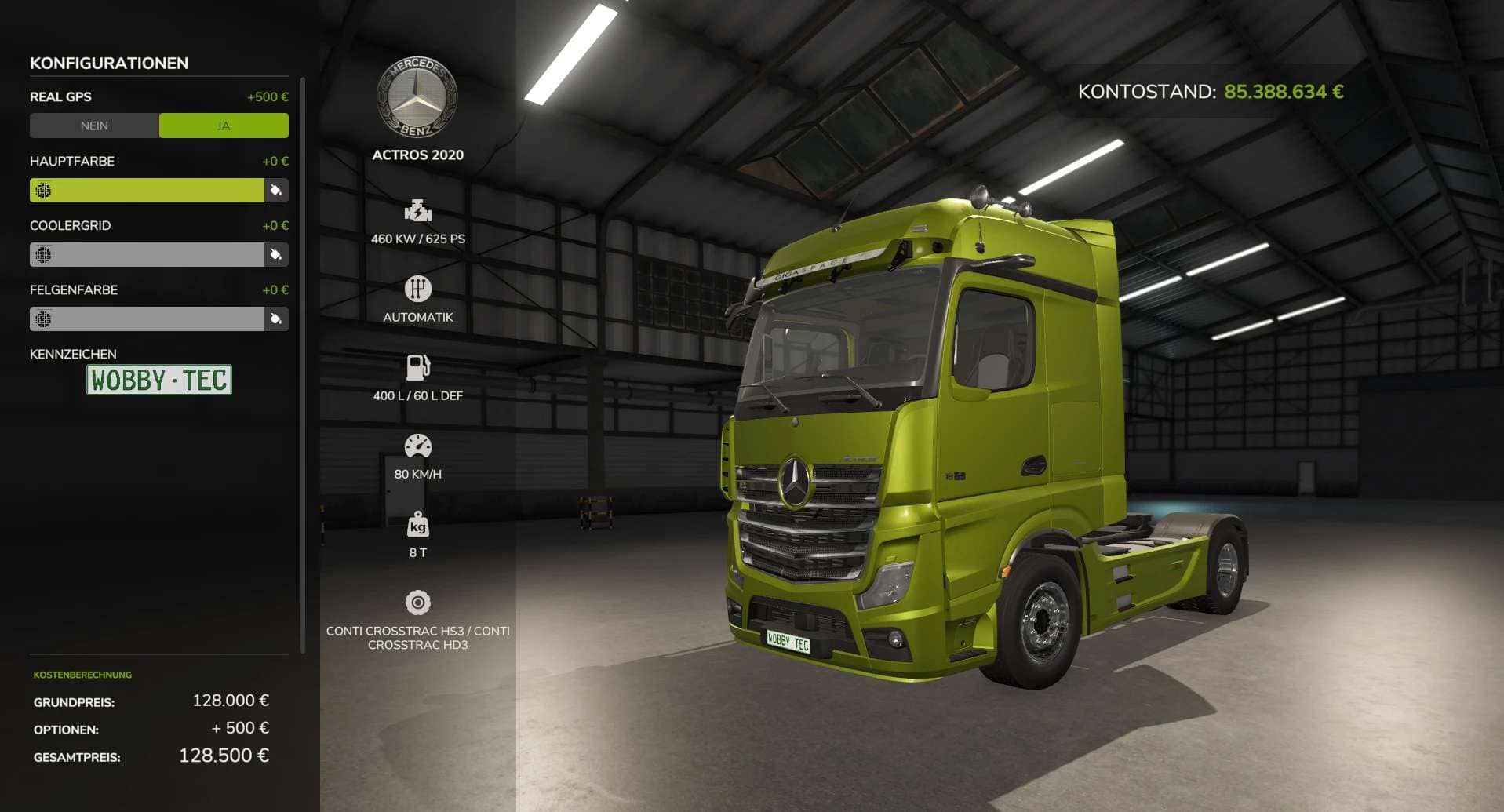Set Real GPS to Nein

pos(94,126)
